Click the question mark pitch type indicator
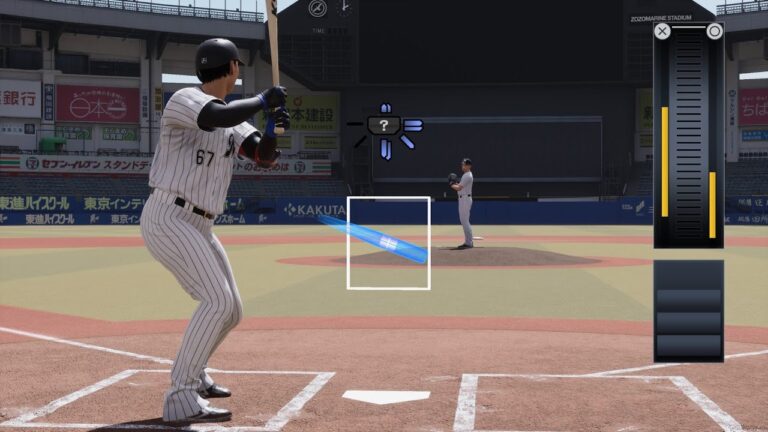768x432 pixels. point(384,125)
